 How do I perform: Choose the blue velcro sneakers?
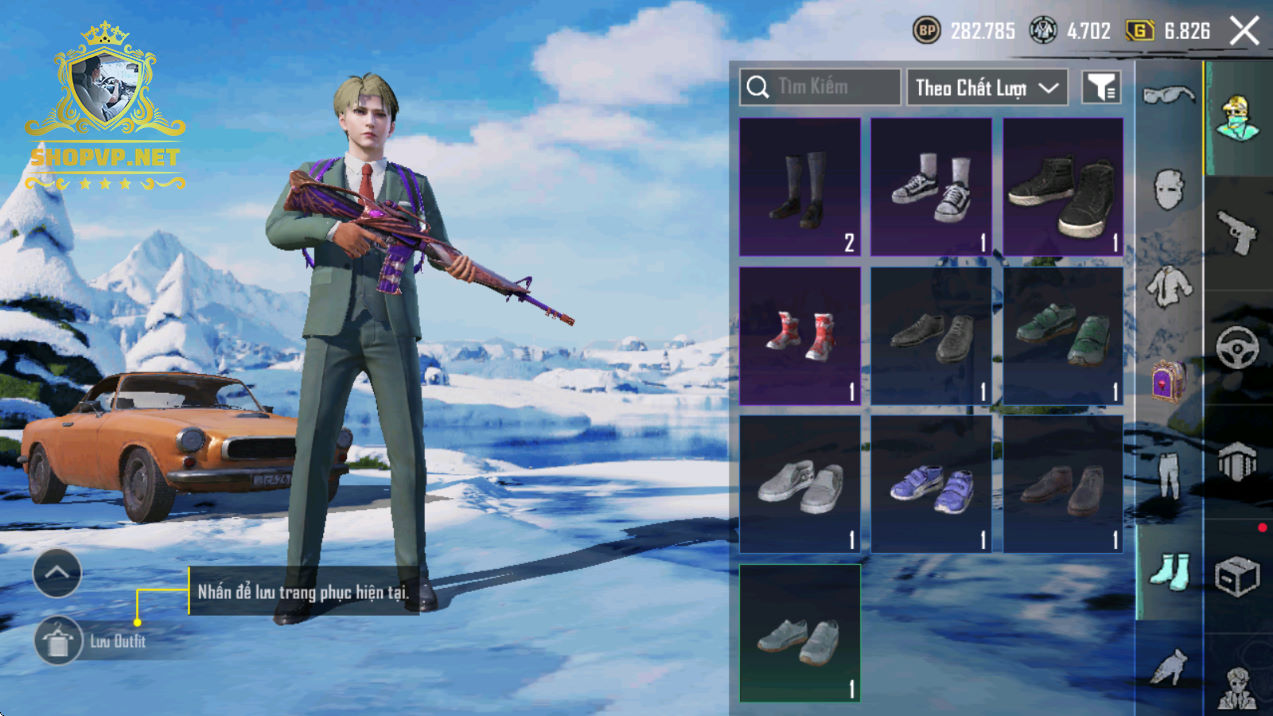coord(931,483)
